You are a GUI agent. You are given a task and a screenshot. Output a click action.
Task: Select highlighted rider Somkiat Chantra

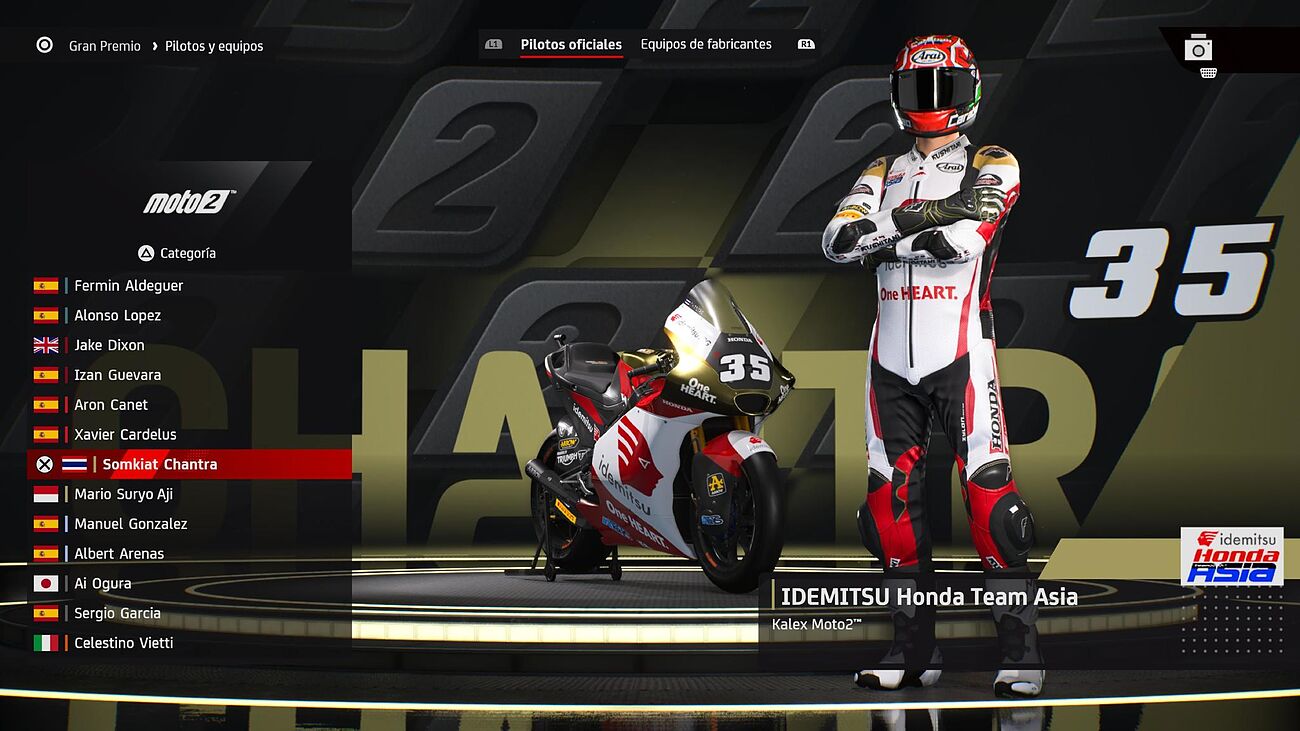click(x=159, y=465)
